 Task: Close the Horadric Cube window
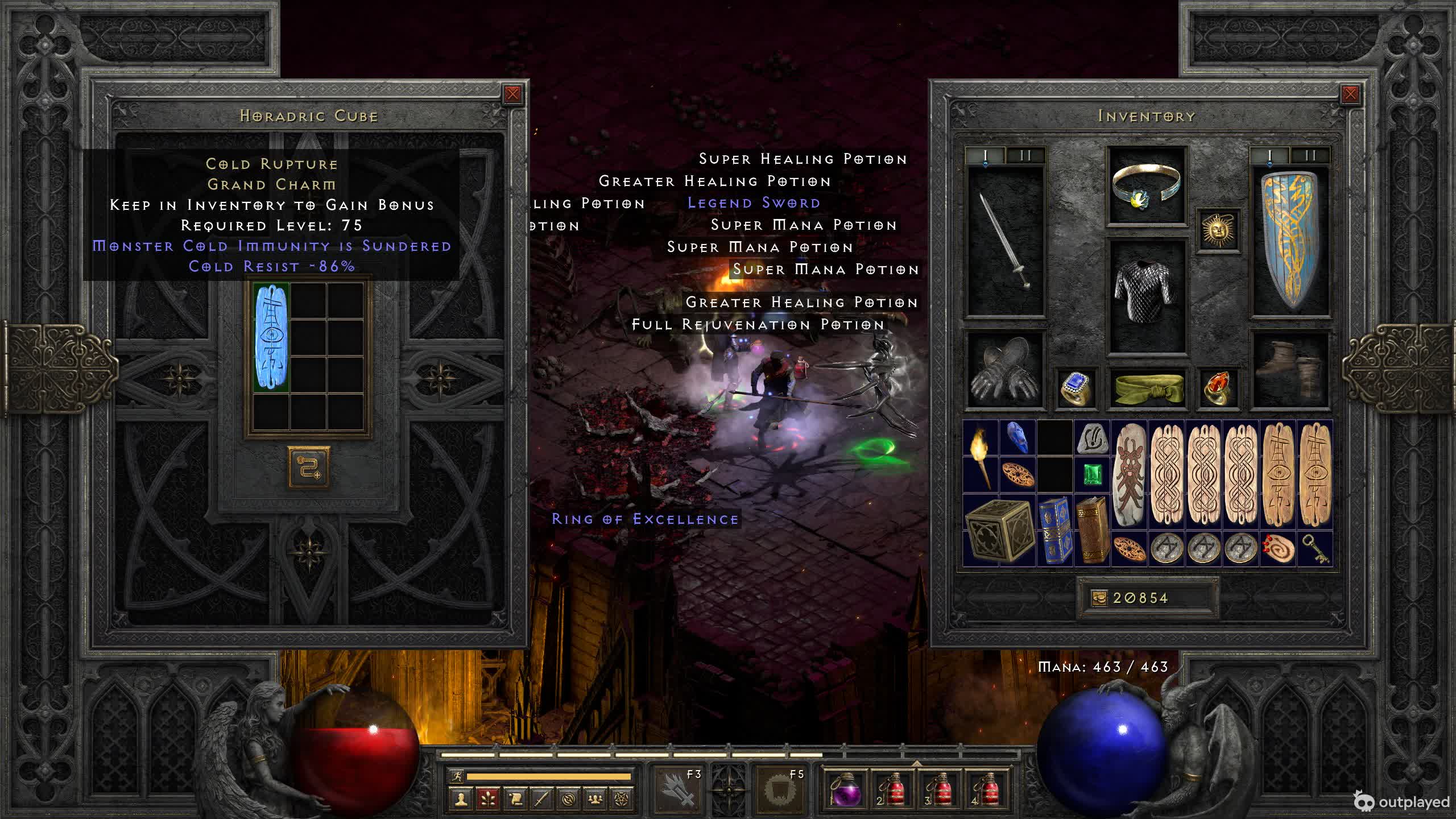(512, 94)
